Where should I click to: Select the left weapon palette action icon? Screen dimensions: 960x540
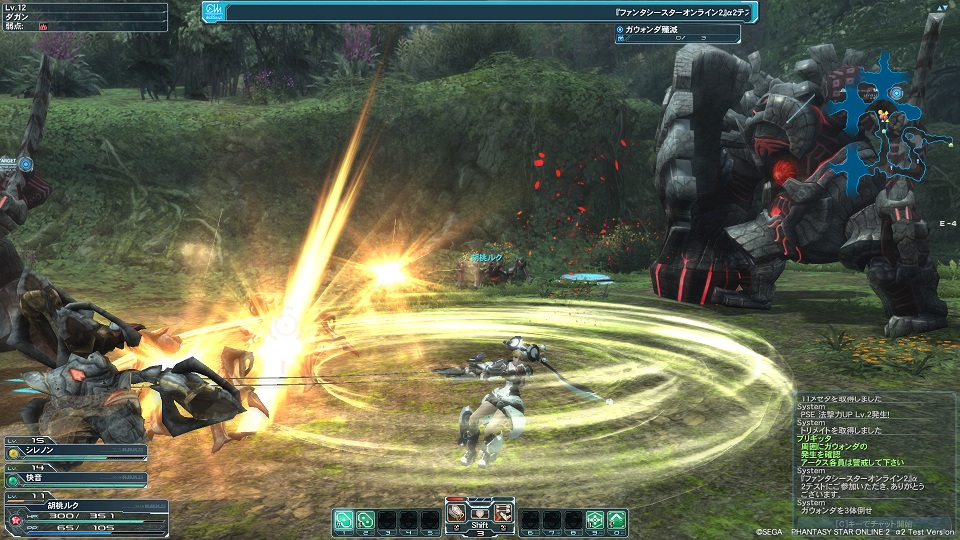(456, 512)
